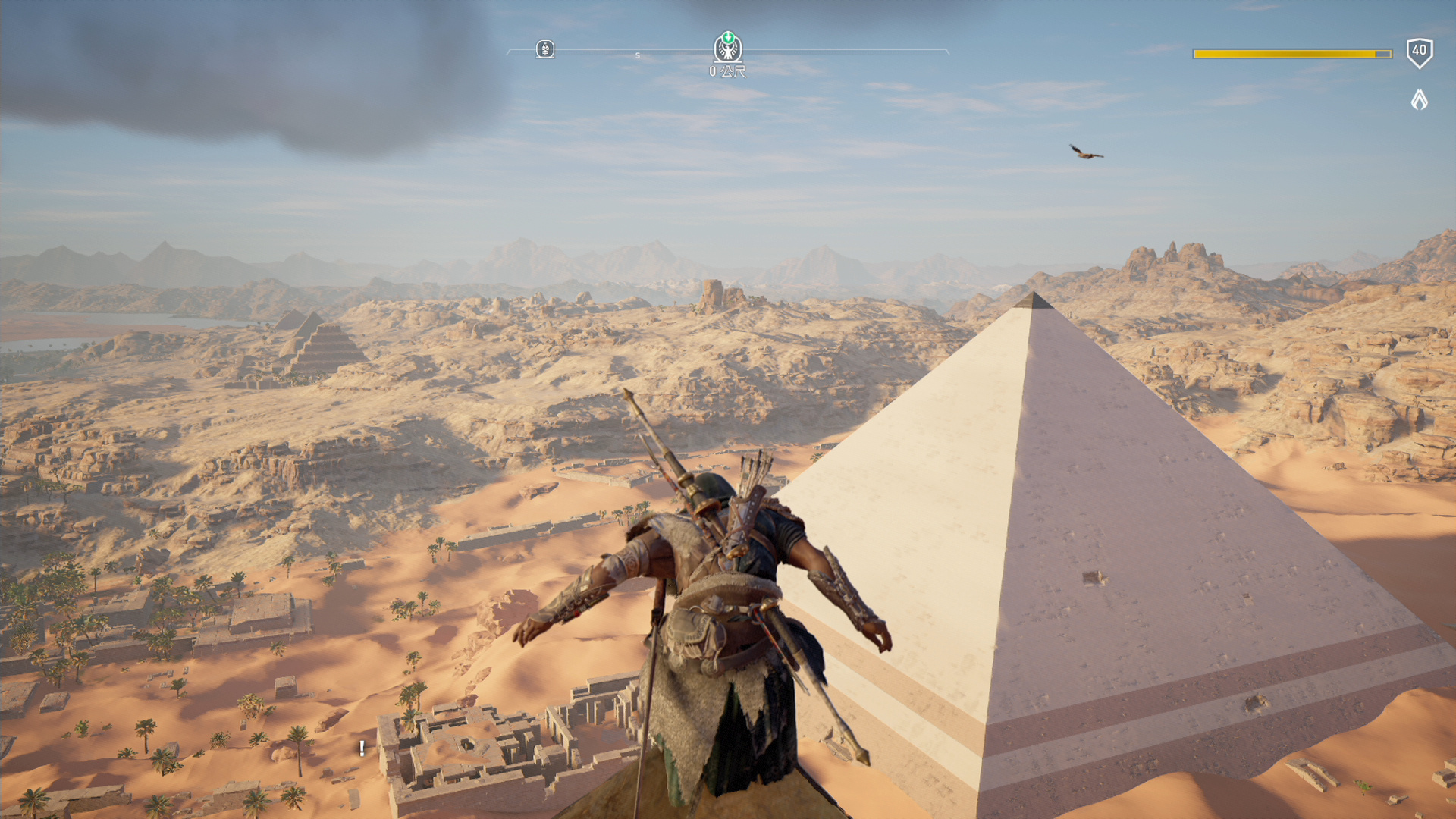Click the small seated-figure marker on the compass
The image size is (1456, 819).
(x=544, y=50)
